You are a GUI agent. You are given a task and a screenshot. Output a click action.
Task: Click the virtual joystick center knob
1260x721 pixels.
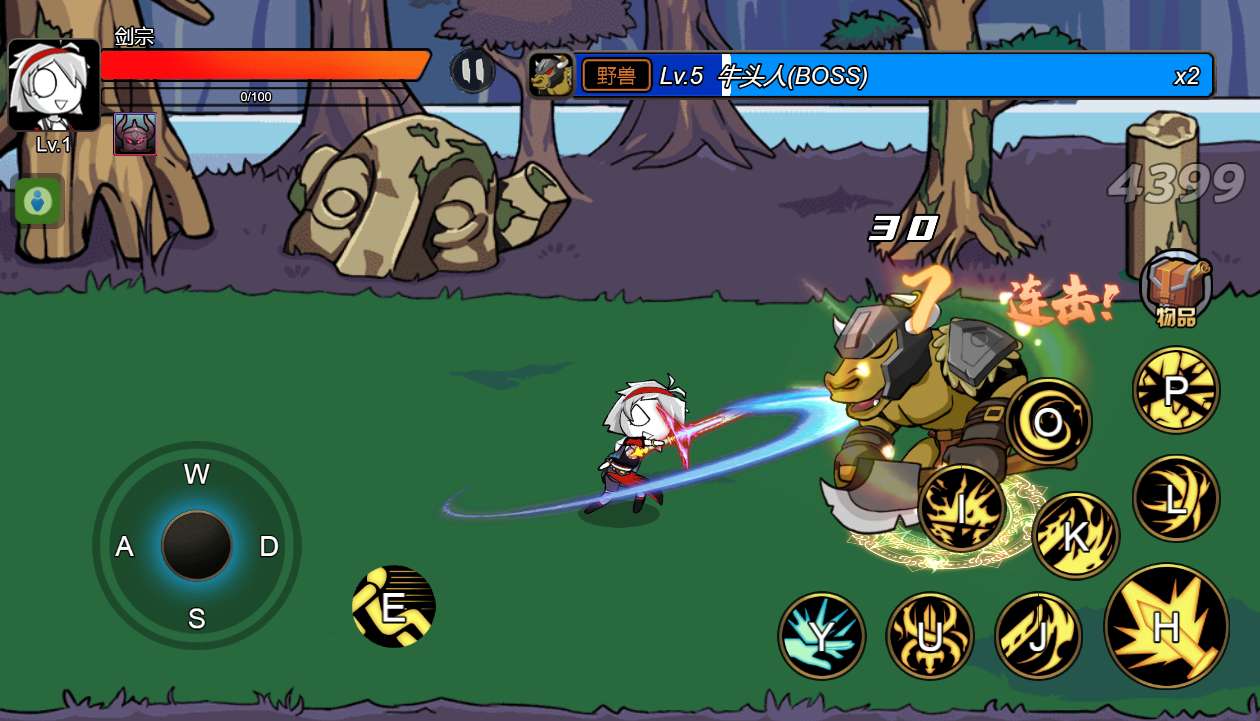pyautogui.click(x=197, y=546)
